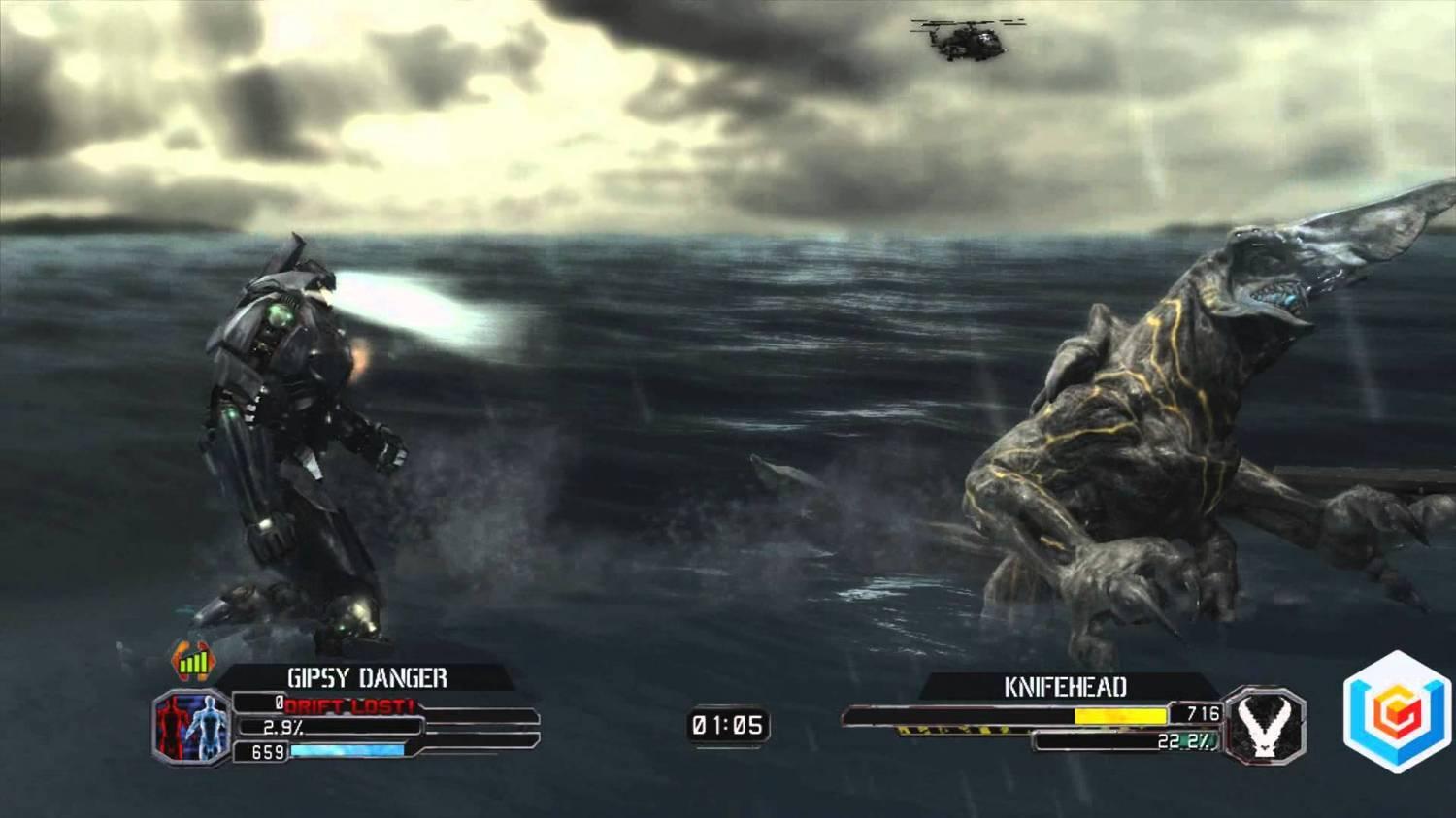Open the hexagonal cube channel watermark logo
The width and height of the screenshot is (1456, 818).
(1395, 711)
